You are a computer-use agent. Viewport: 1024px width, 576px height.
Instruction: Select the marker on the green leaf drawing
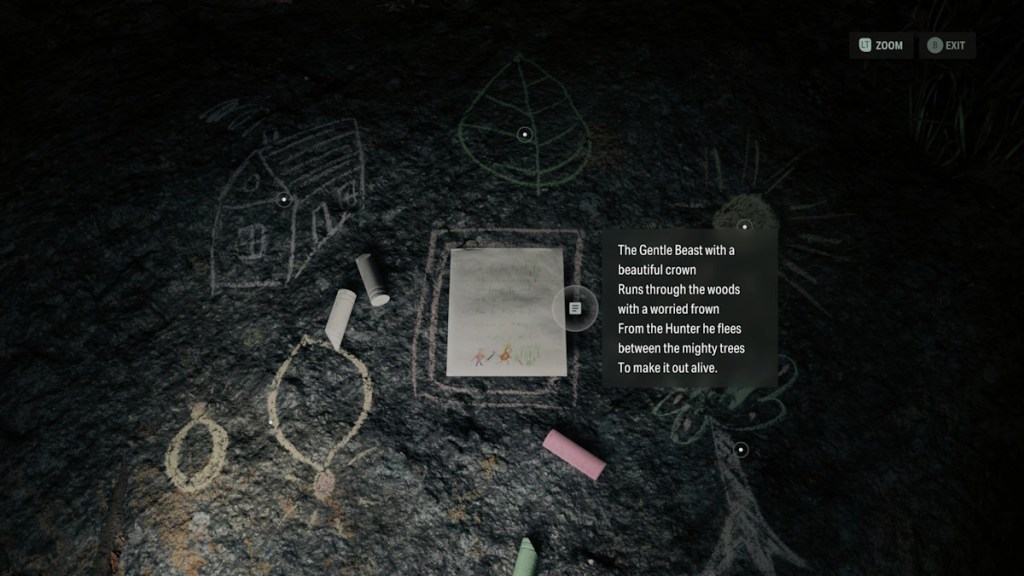(x=524, y=134)
